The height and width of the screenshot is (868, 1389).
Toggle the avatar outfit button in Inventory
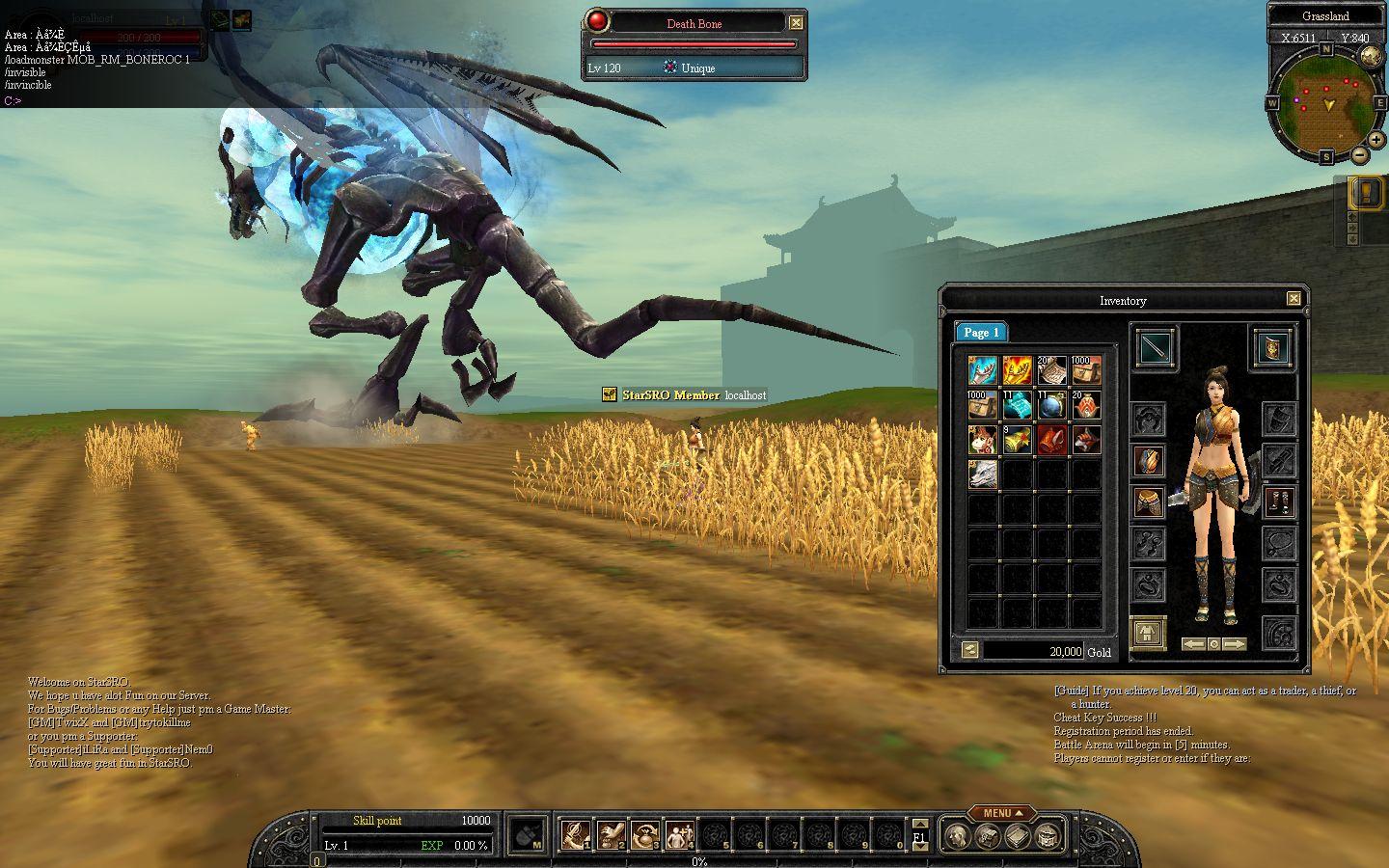point(1148,634)
